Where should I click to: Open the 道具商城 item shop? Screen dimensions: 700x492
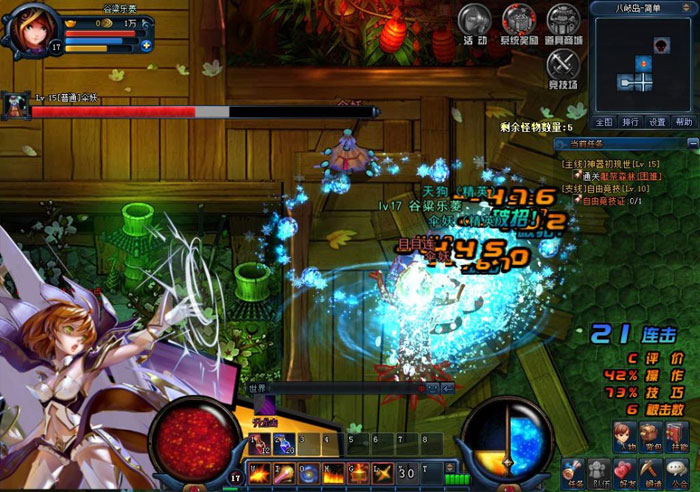(563, 21)
